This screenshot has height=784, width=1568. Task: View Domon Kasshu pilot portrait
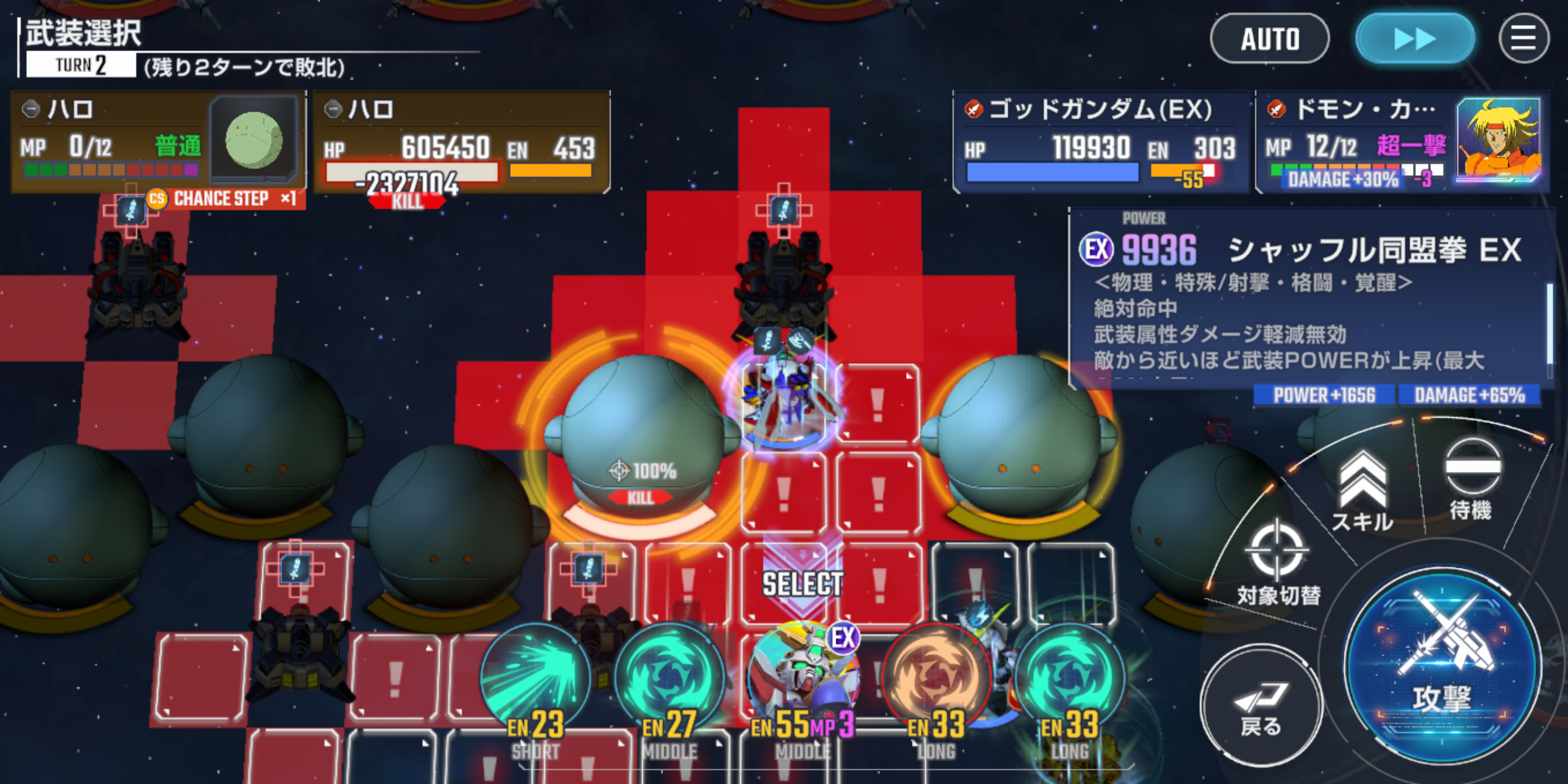click(x=1498, y=140)
